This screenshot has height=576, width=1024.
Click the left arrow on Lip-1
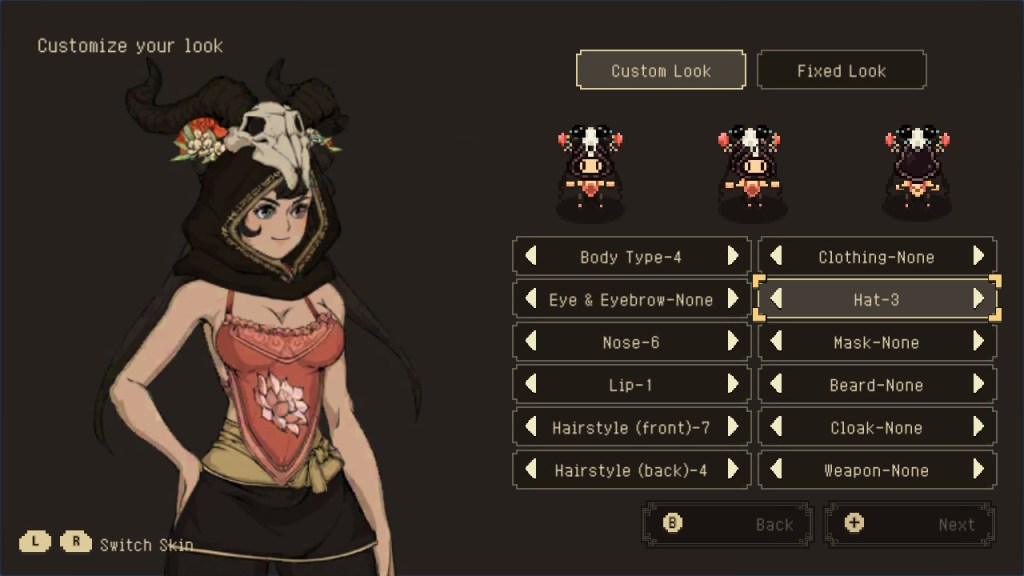pos(531,384)
